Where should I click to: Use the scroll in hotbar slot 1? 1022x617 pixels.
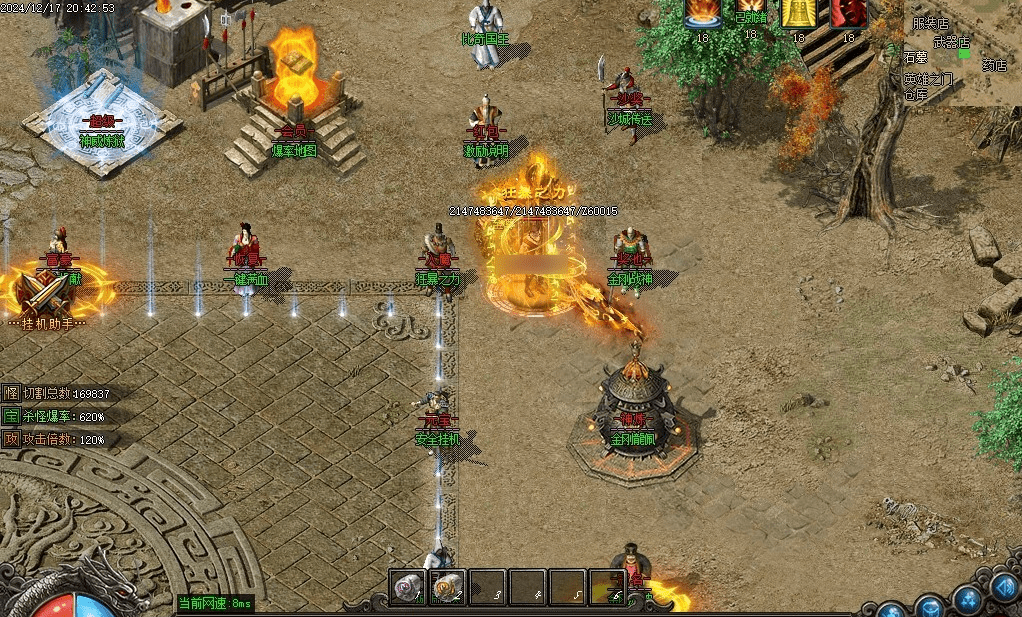[x=408, y=586]
